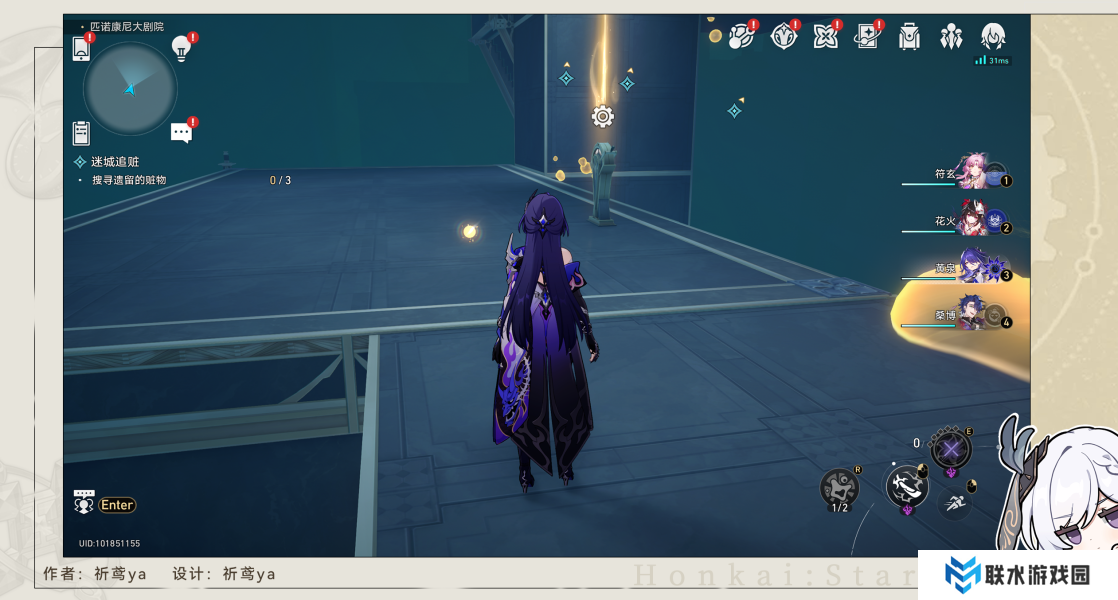The image size is (1118, 600).
Task: Open the four-petal flower event icon
Action: 825,37
